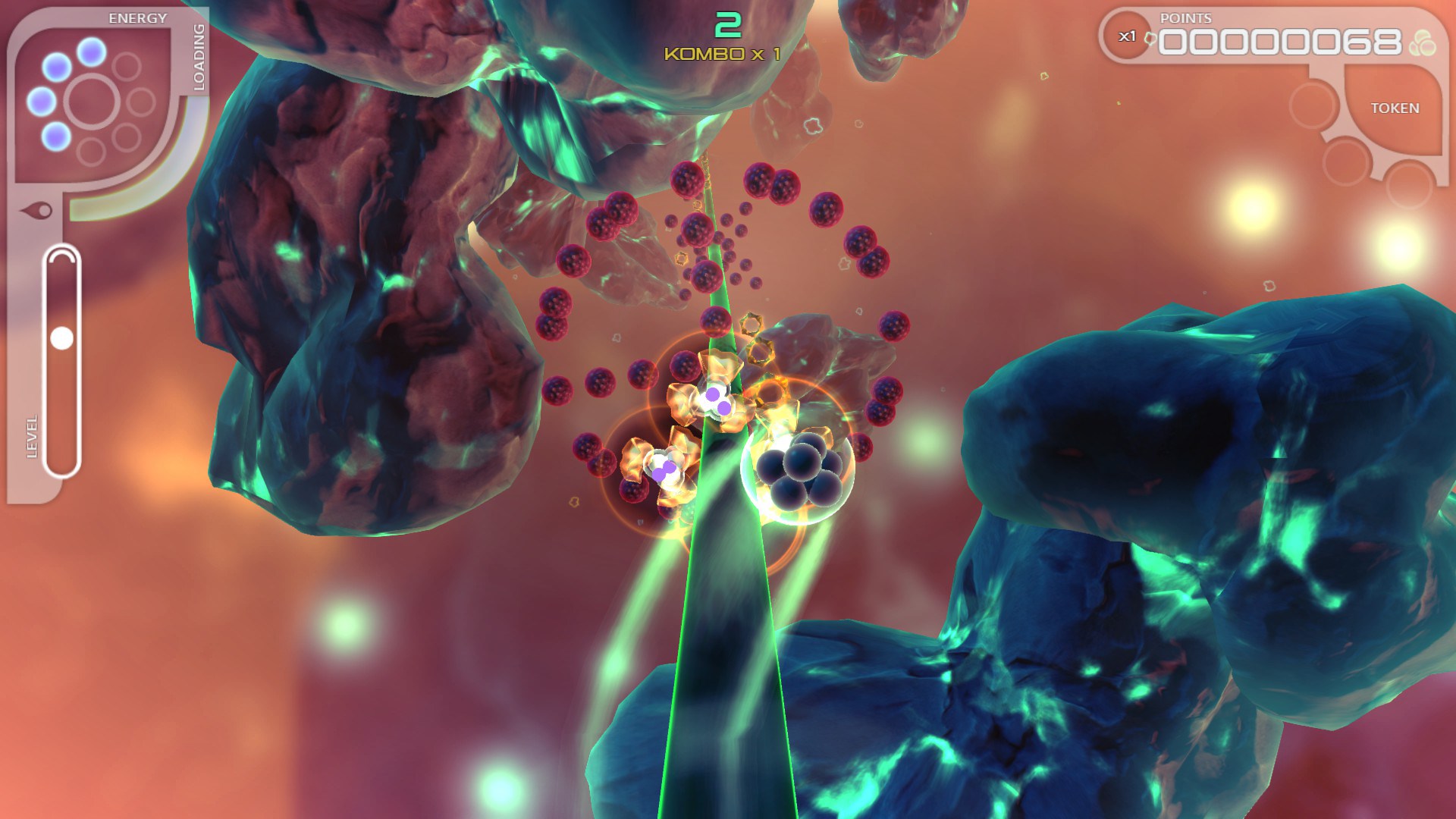Expand the TOKEN panel
The image size is (1456, 819).
[x=1395, y=107]
